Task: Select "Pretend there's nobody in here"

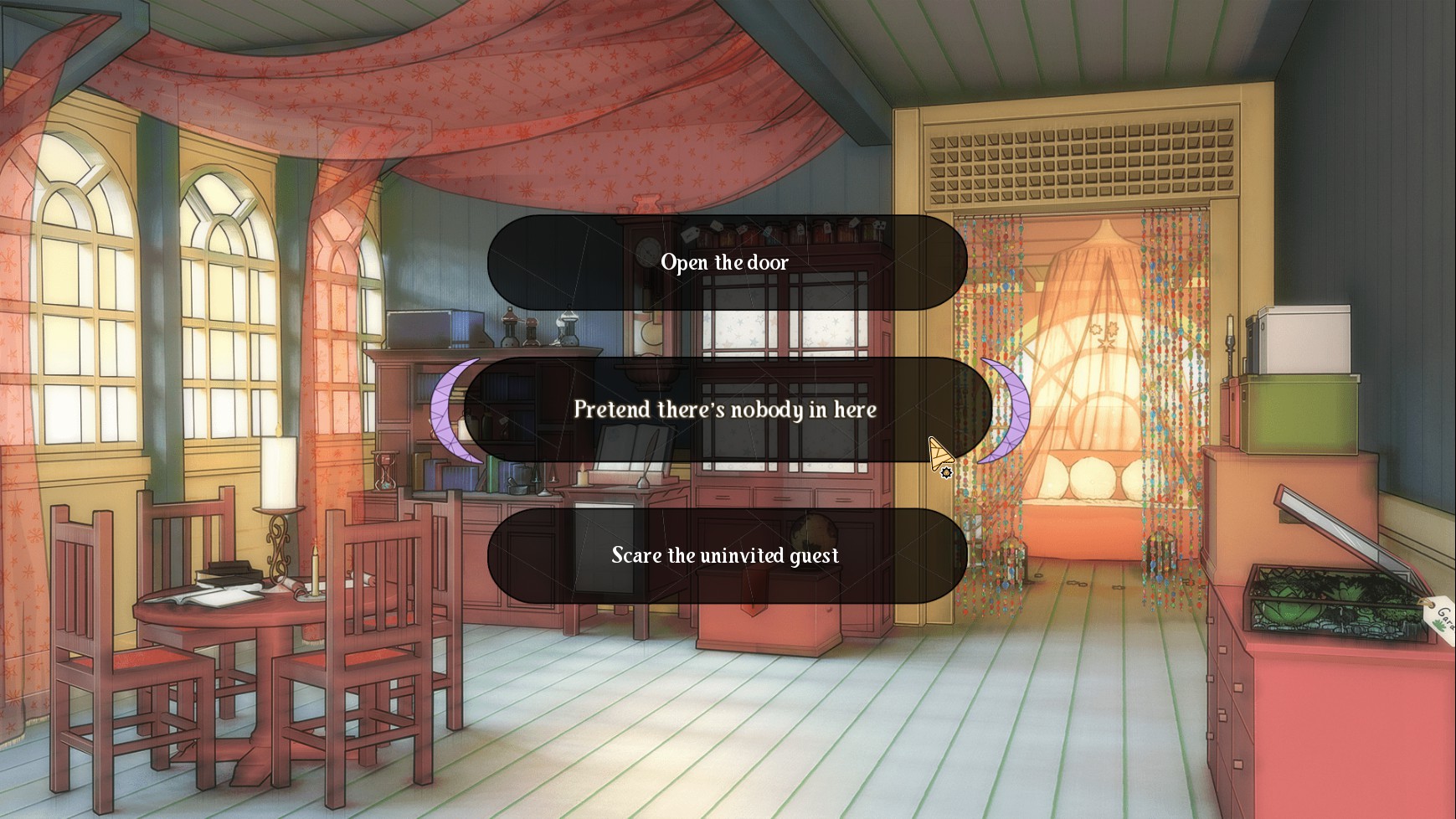Action: pyautogui.click(x=726, y=409)
